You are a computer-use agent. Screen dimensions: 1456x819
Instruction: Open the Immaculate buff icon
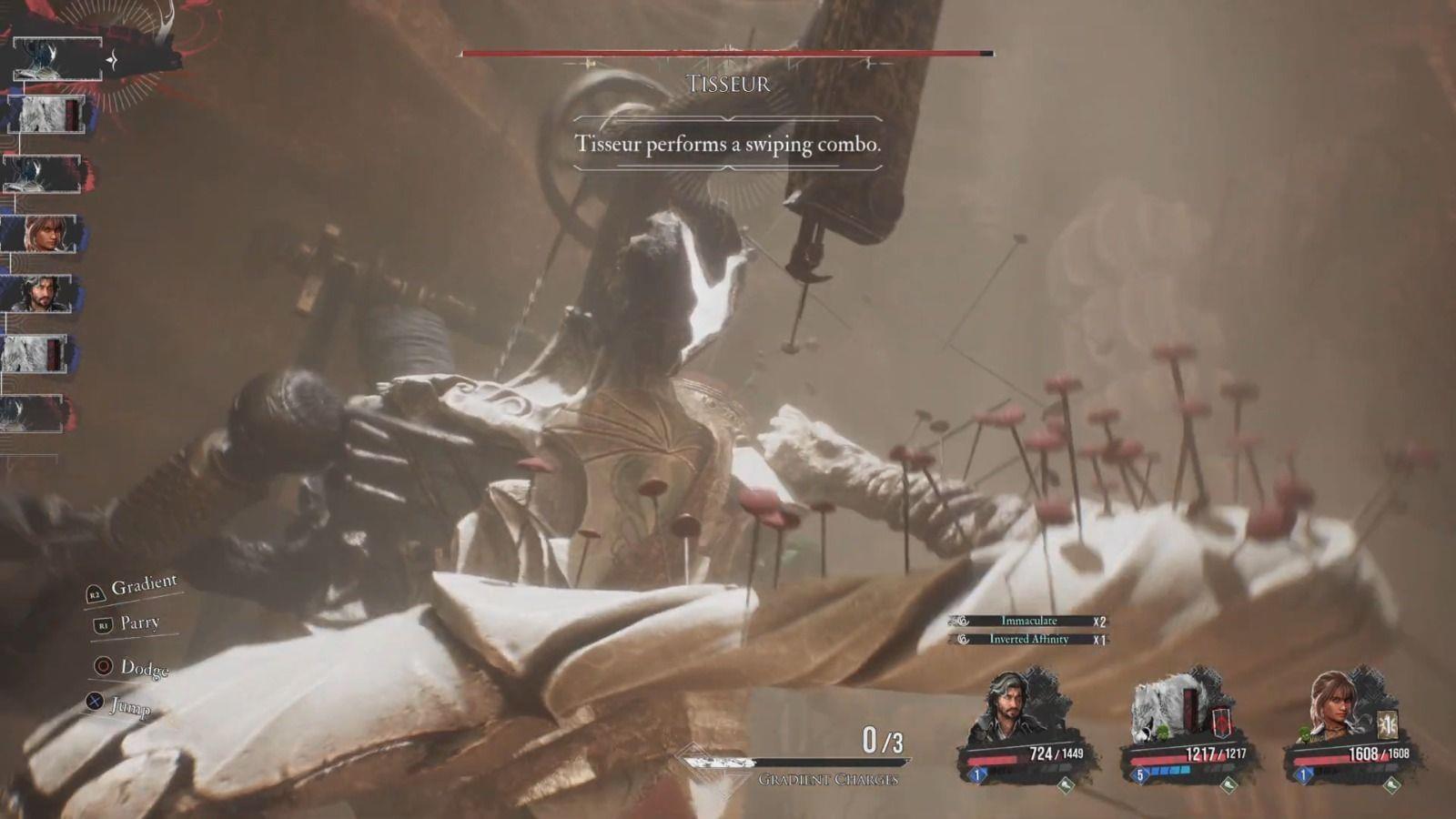pyautogui.click(x=962, y=620)
